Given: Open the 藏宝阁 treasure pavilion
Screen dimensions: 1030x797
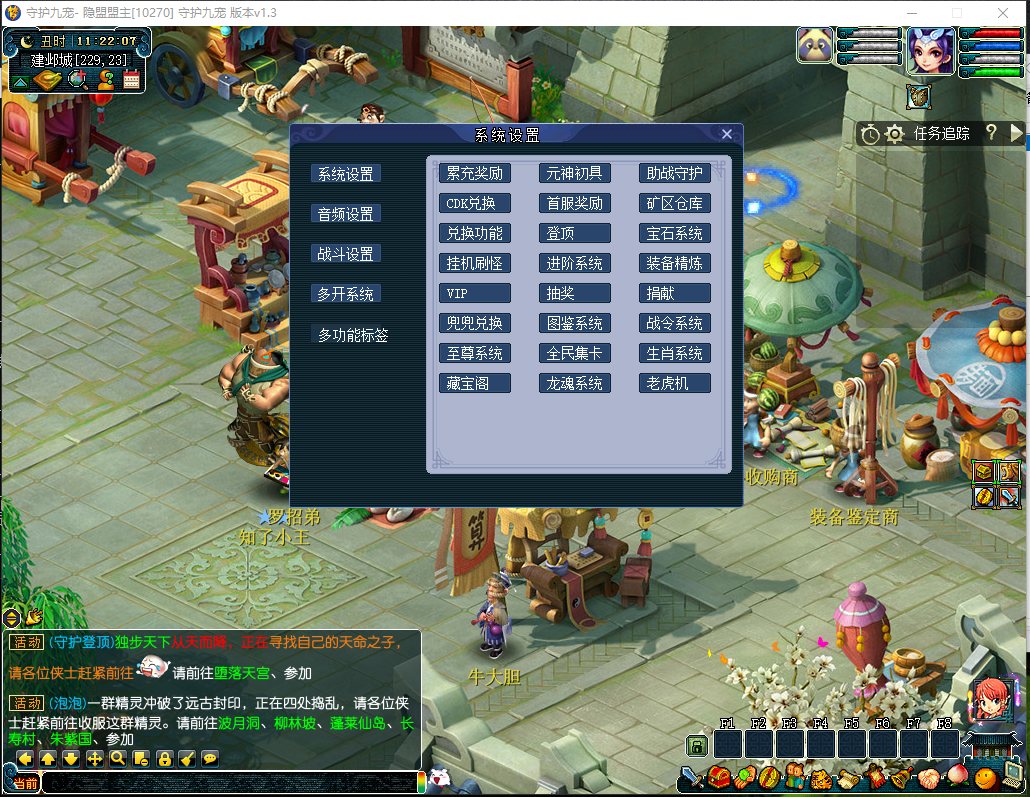Looking at the screenshot, I should point(475,383).
